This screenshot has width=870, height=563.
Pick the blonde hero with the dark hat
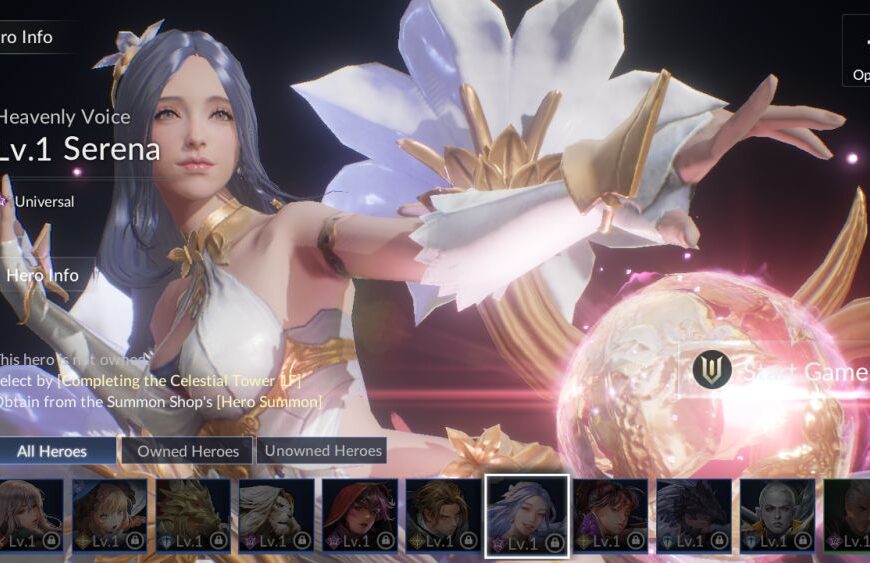(109, 515)
